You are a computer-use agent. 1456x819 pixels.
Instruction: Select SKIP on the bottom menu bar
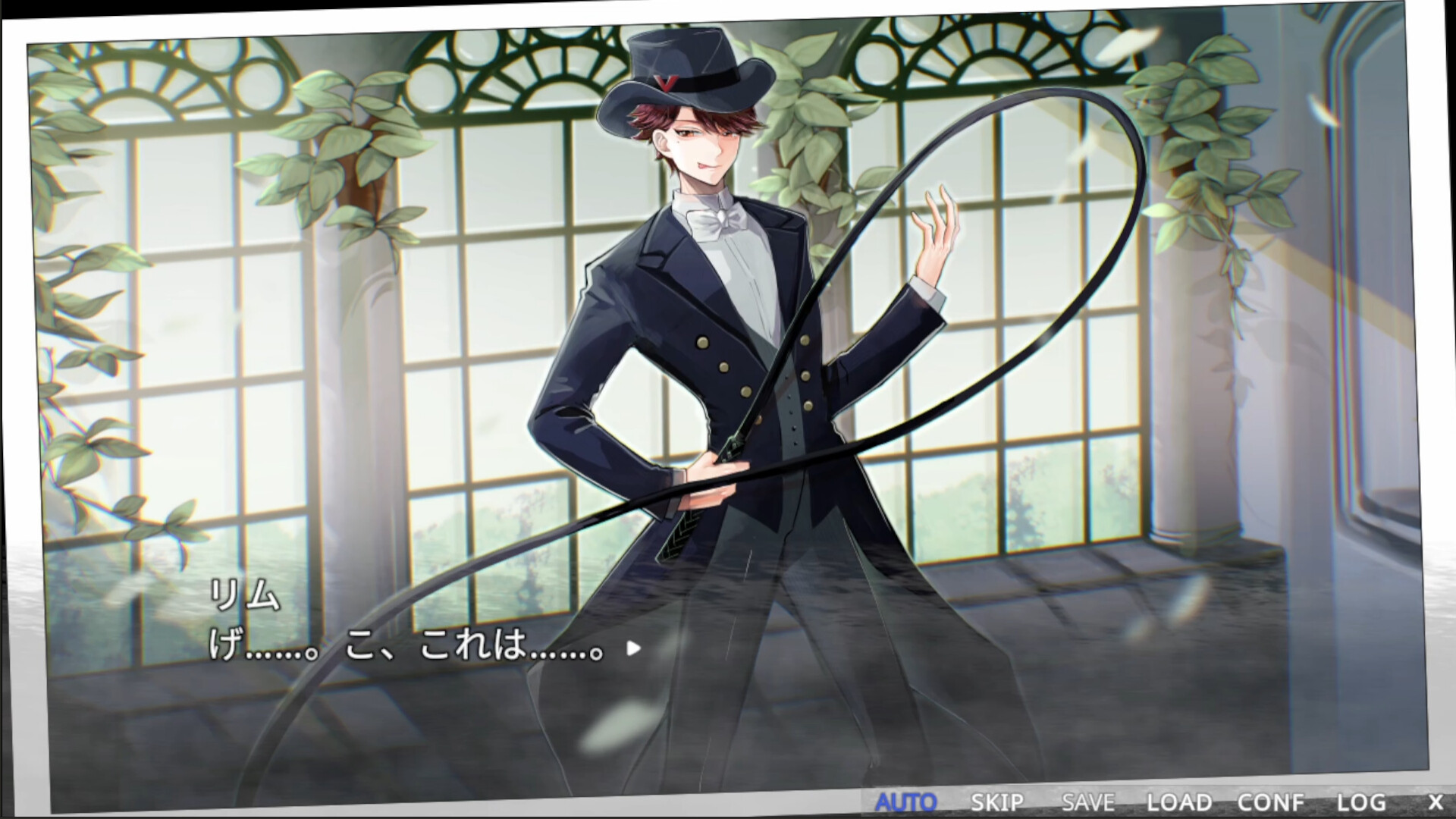[997, 801]
